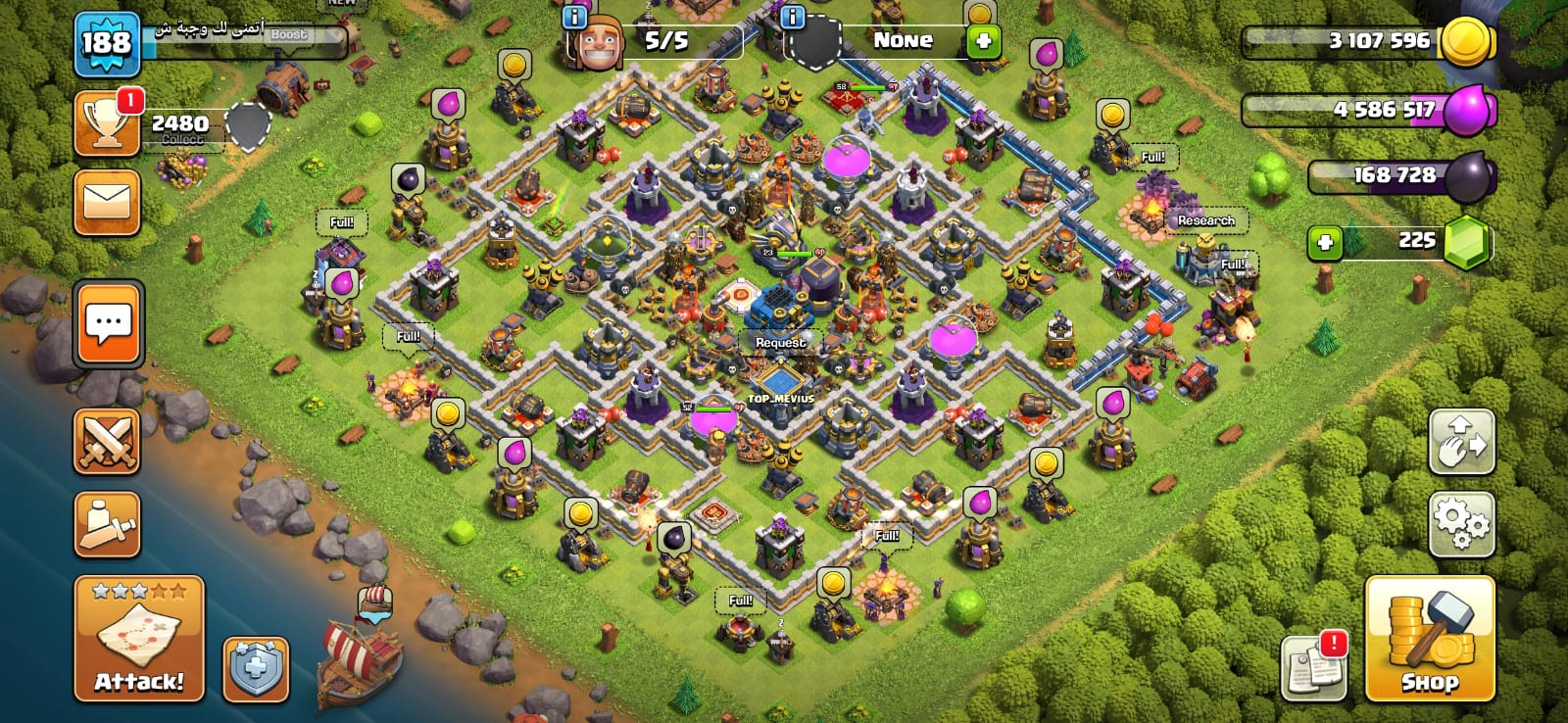Click the Request button above clan castle
1568x723 pixels.
780,343
